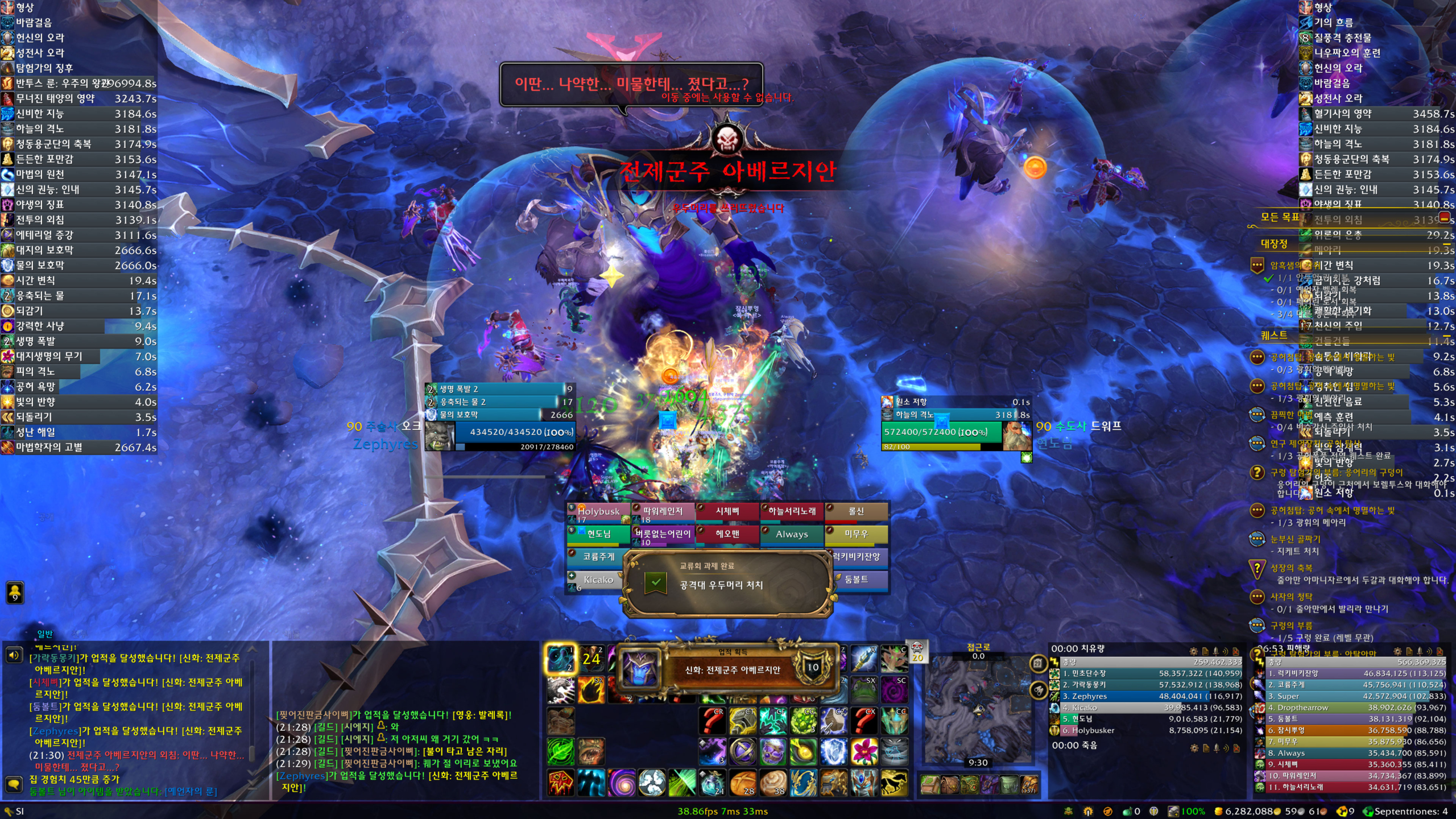Click the minimap

point(978,711)
